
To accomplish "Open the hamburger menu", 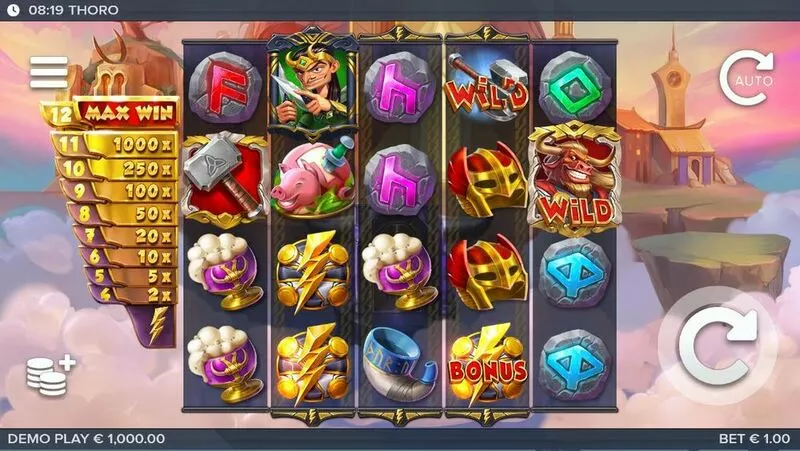I will tap(48, 72).
